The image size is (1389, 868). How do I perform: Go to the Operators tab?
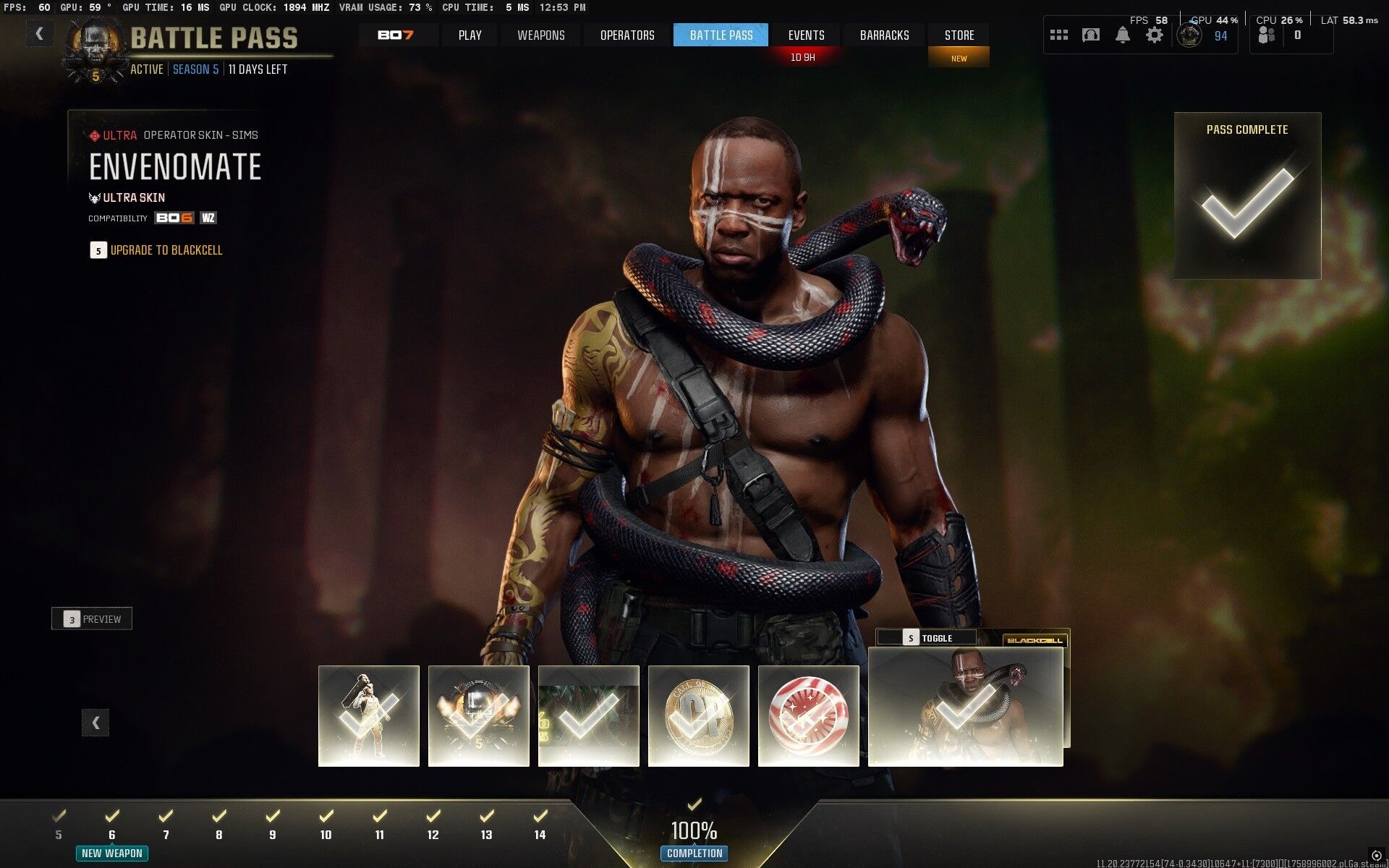[627, 35]
